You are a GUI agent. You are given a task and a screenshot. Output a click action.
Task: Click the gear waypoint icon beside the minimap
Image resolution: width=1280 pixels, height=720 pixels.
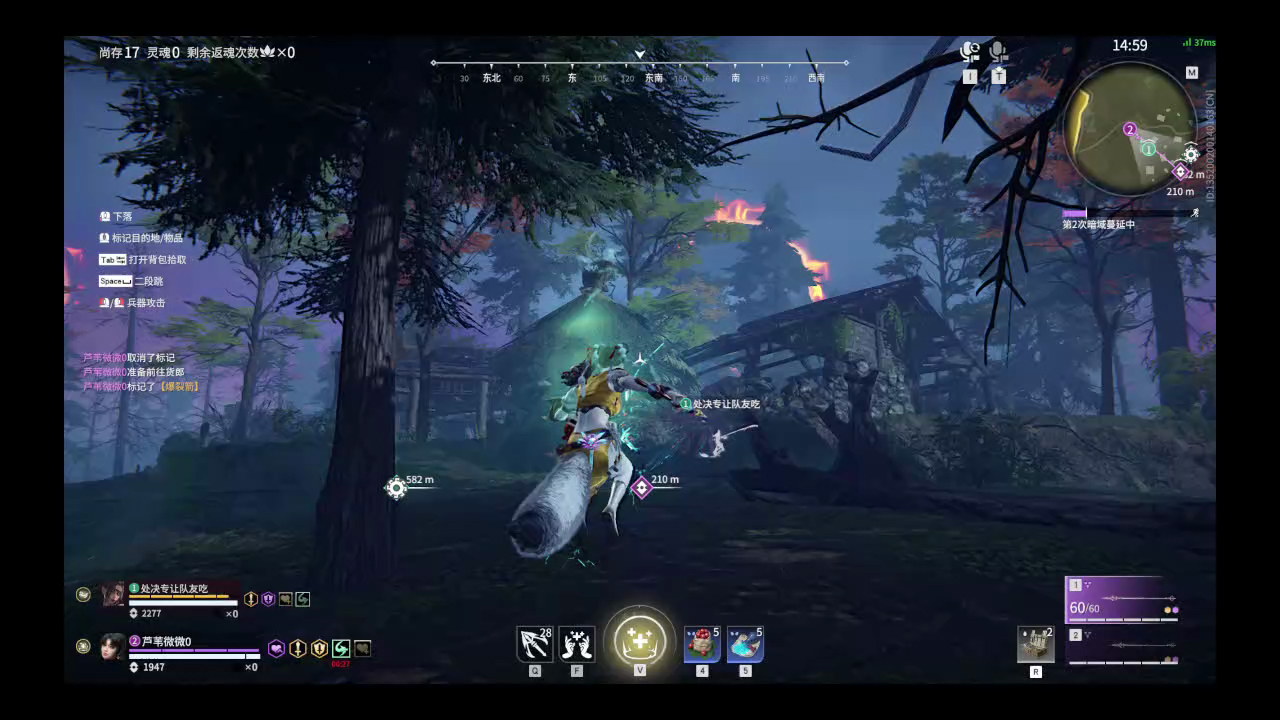tap(1191, 155)
